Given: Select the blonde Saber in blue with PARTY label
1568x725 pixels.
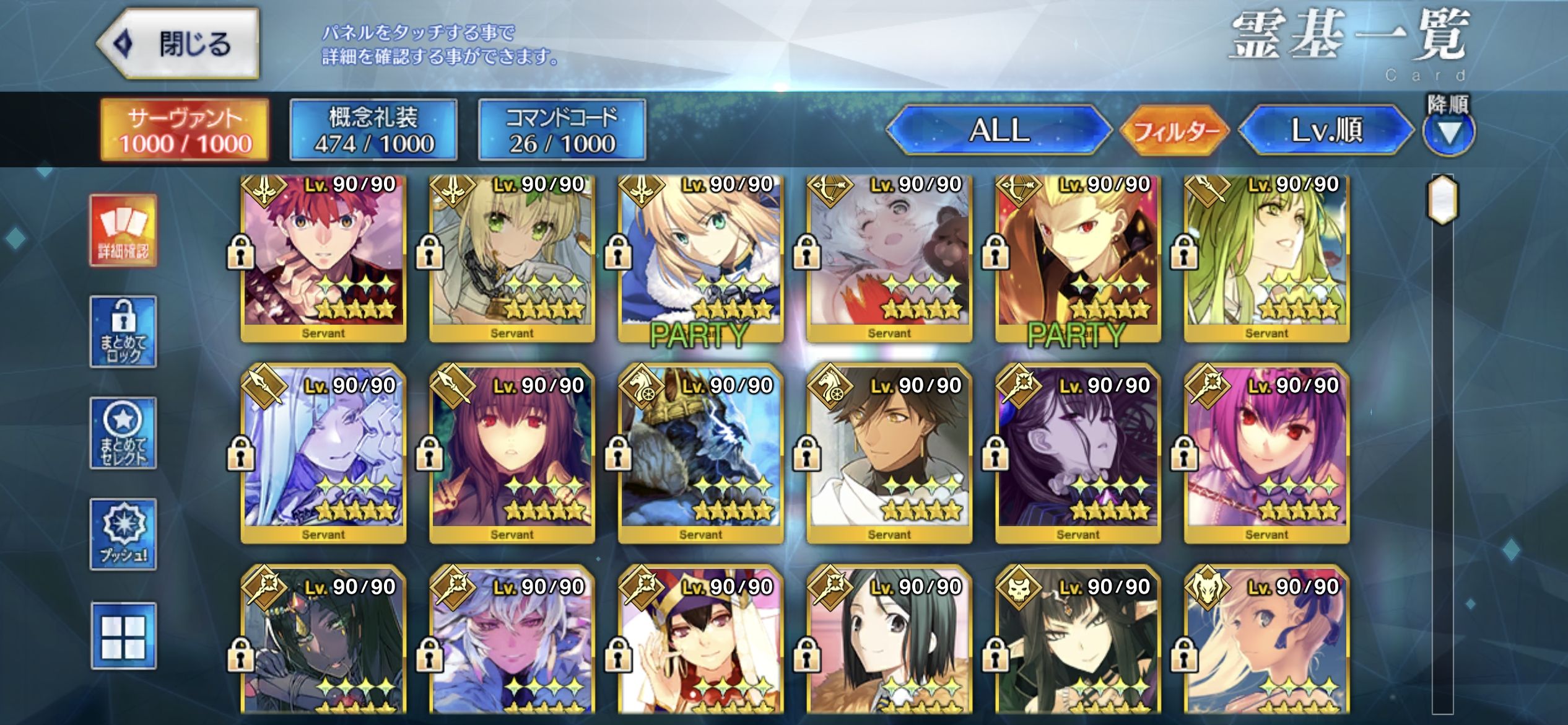Looking at the screenshot, I should click(x=700, y=257).
